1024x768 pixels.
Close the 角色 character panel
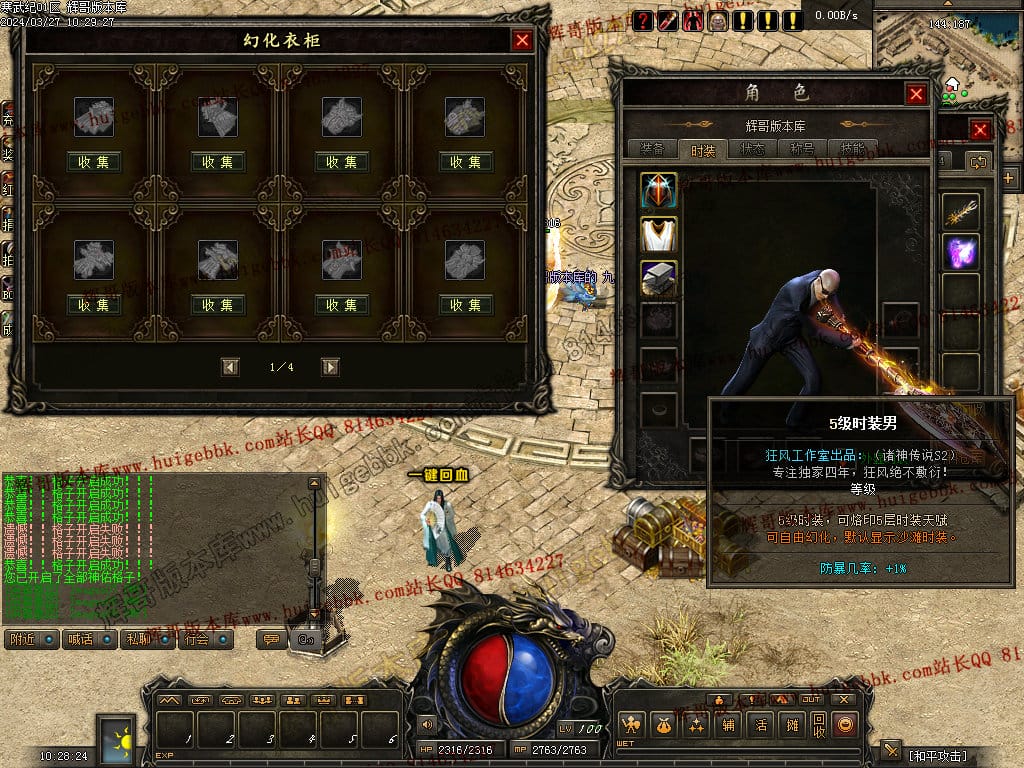(916, 94)
